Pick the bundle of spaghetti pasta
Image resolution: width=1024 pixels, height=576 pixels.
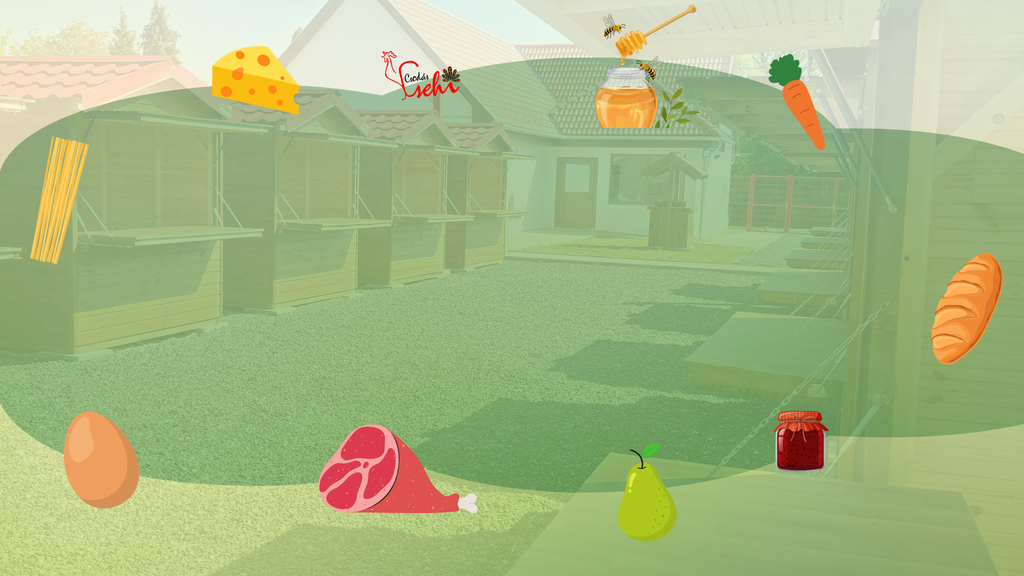[x=58, y=199]
